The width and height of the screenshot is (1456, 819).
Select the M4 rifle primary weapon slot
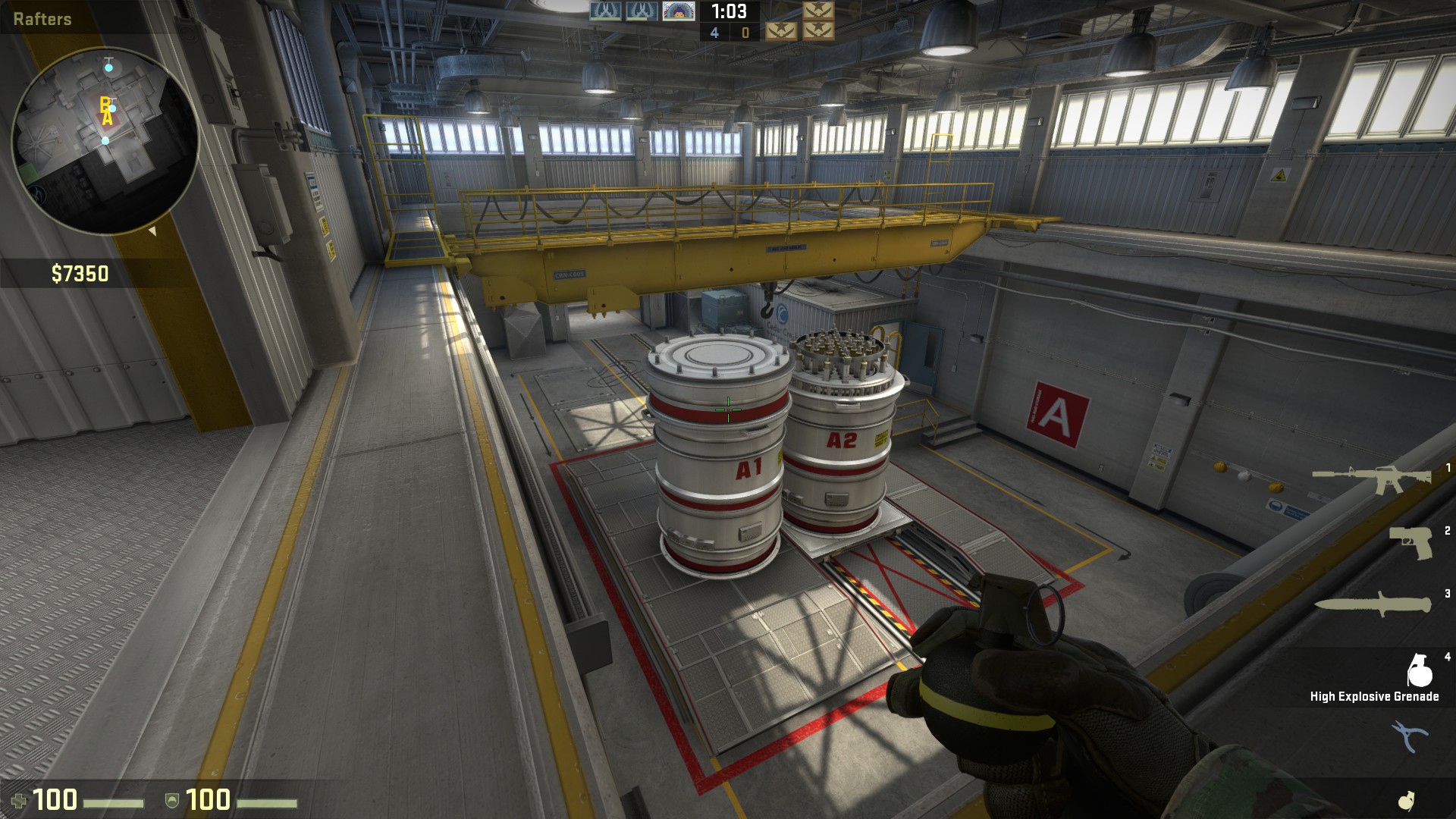1371,479
